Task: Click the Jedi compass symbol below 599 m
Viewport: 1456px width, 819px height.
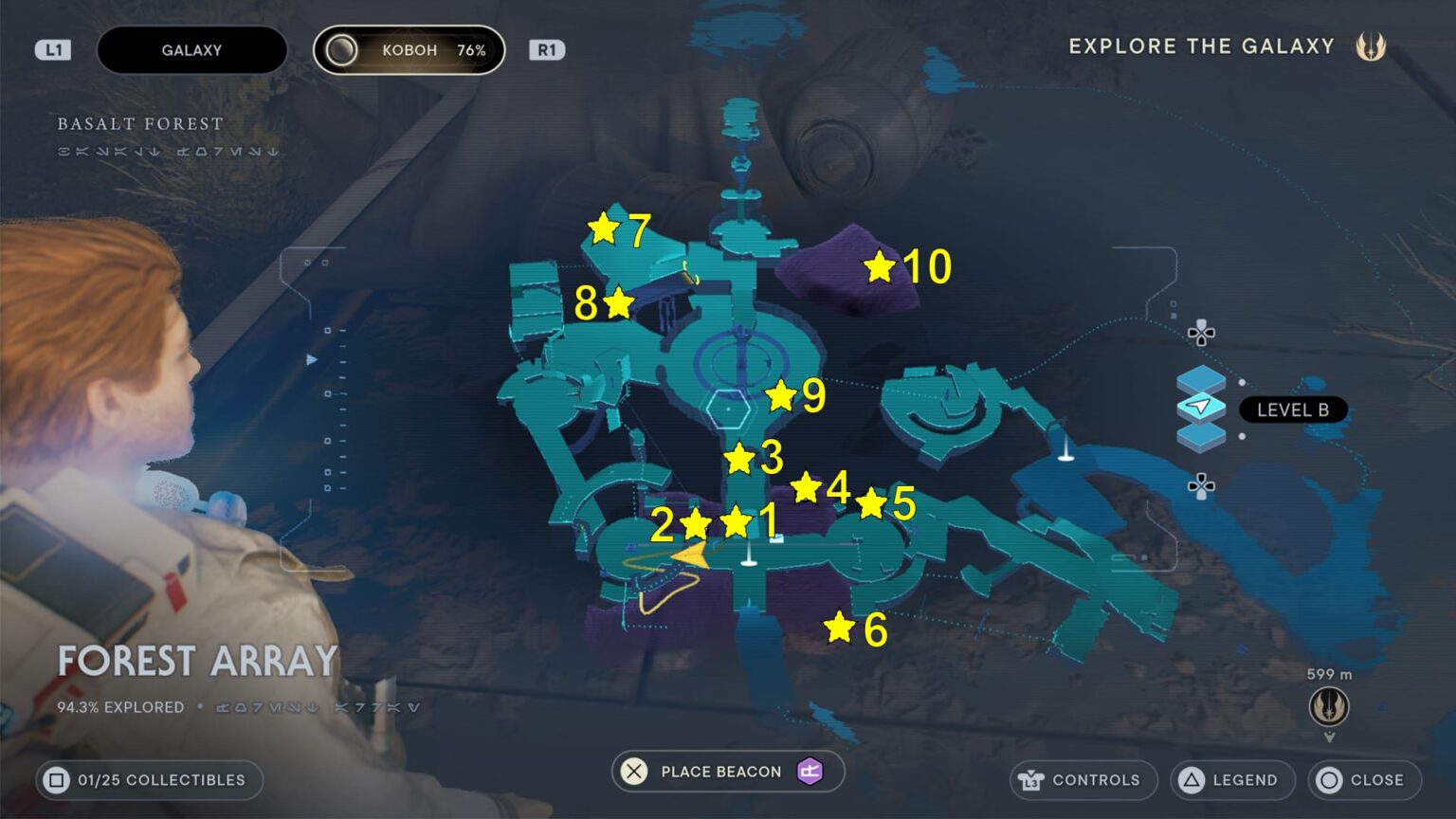Action: pos(1329,706)
